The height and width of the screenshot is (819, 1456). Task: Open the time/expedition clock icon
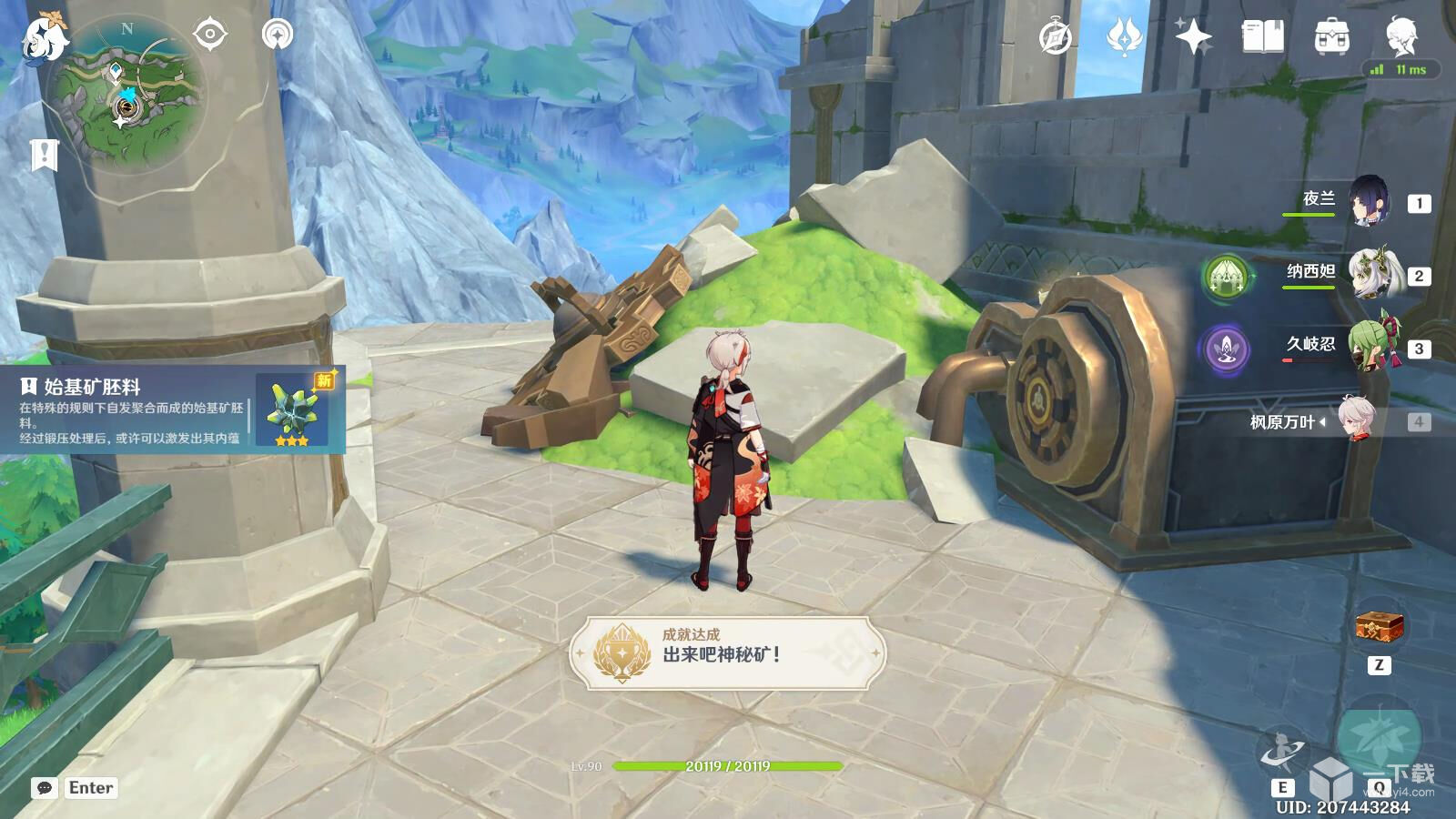[x=1054, y=36]
